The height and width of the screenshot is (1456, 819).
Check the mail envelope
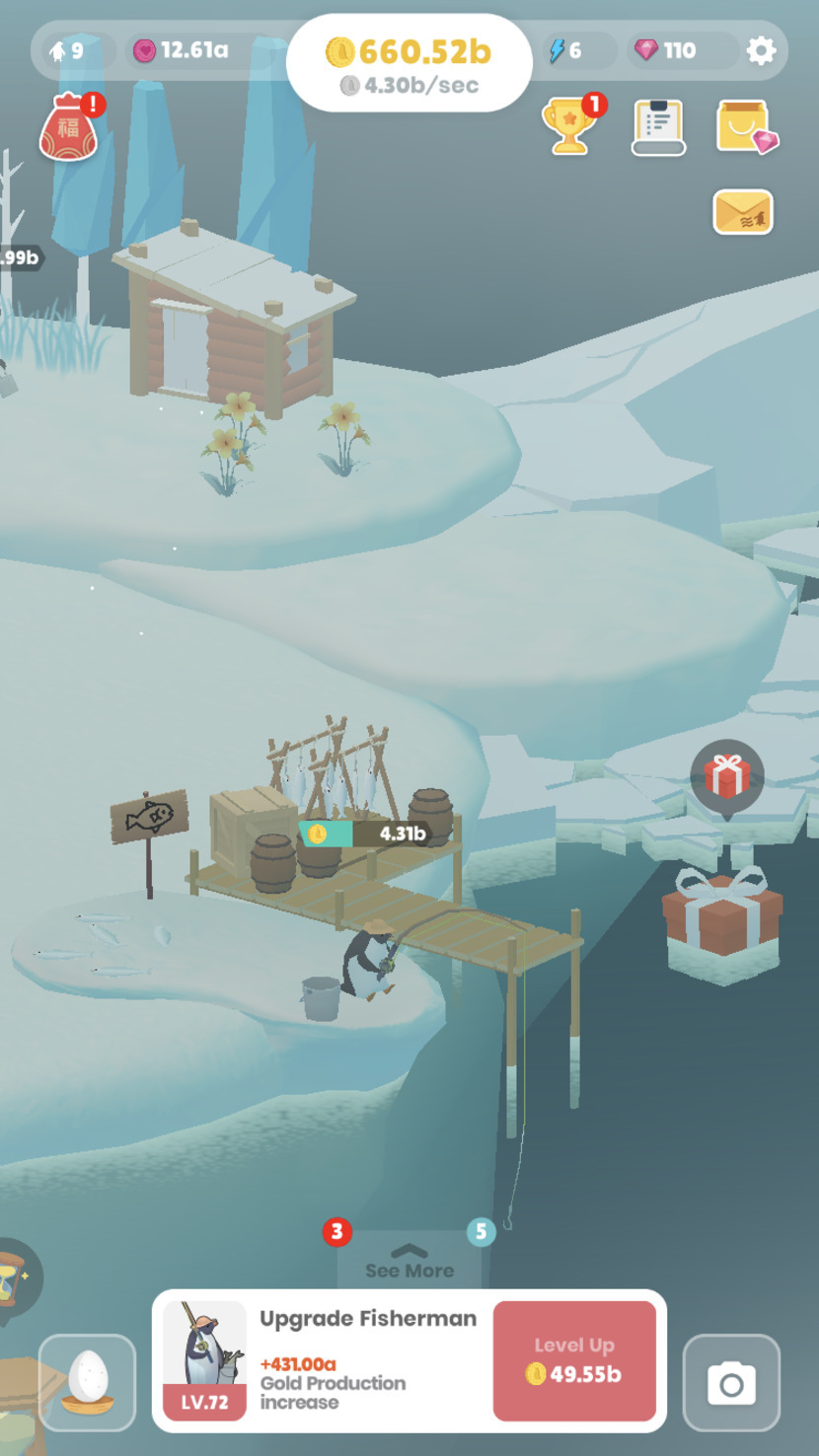(x=743, y=211)
